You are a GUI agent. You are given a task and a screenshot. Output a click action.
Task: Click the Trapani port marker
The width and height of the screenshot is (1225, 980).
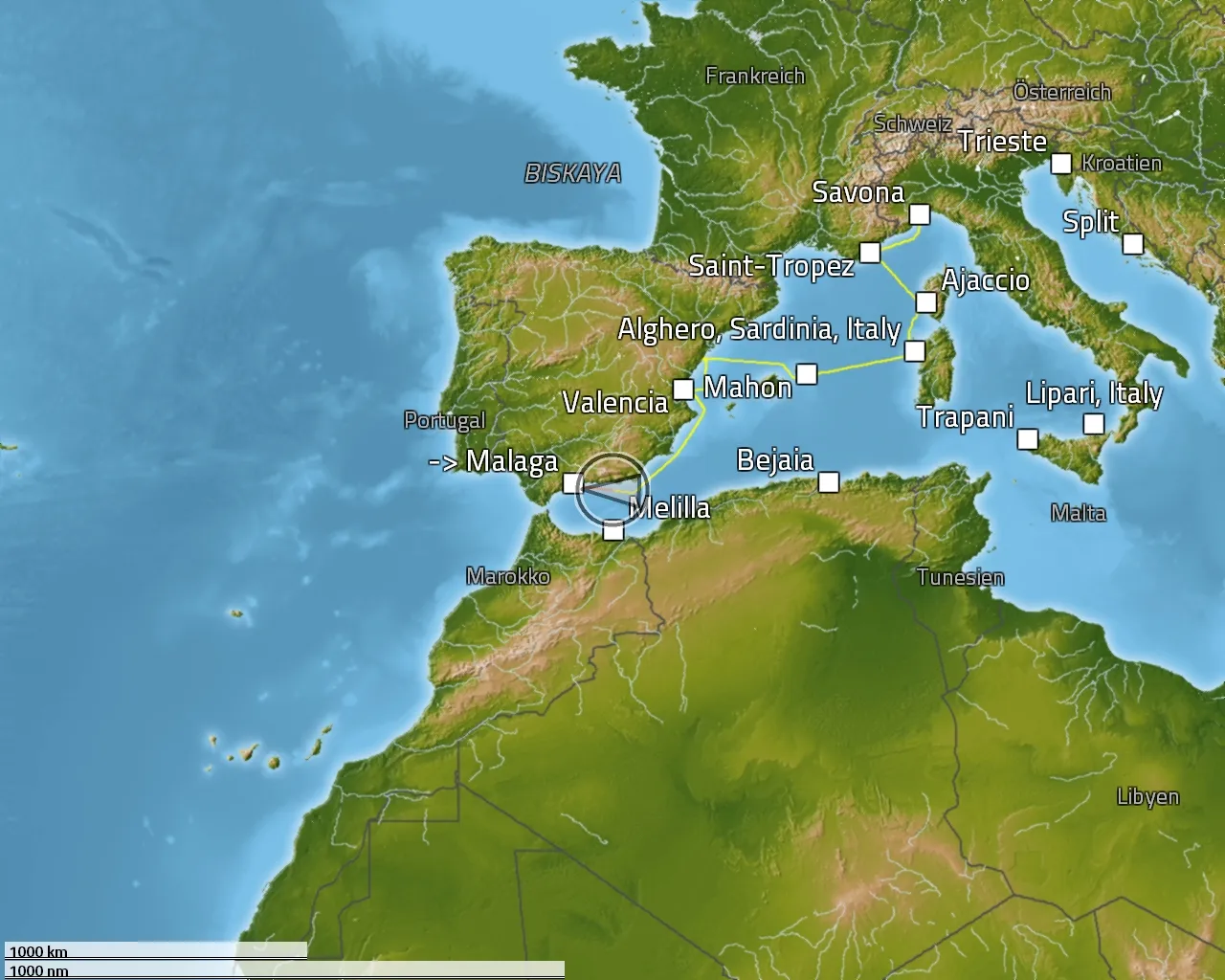point(1027,439)
